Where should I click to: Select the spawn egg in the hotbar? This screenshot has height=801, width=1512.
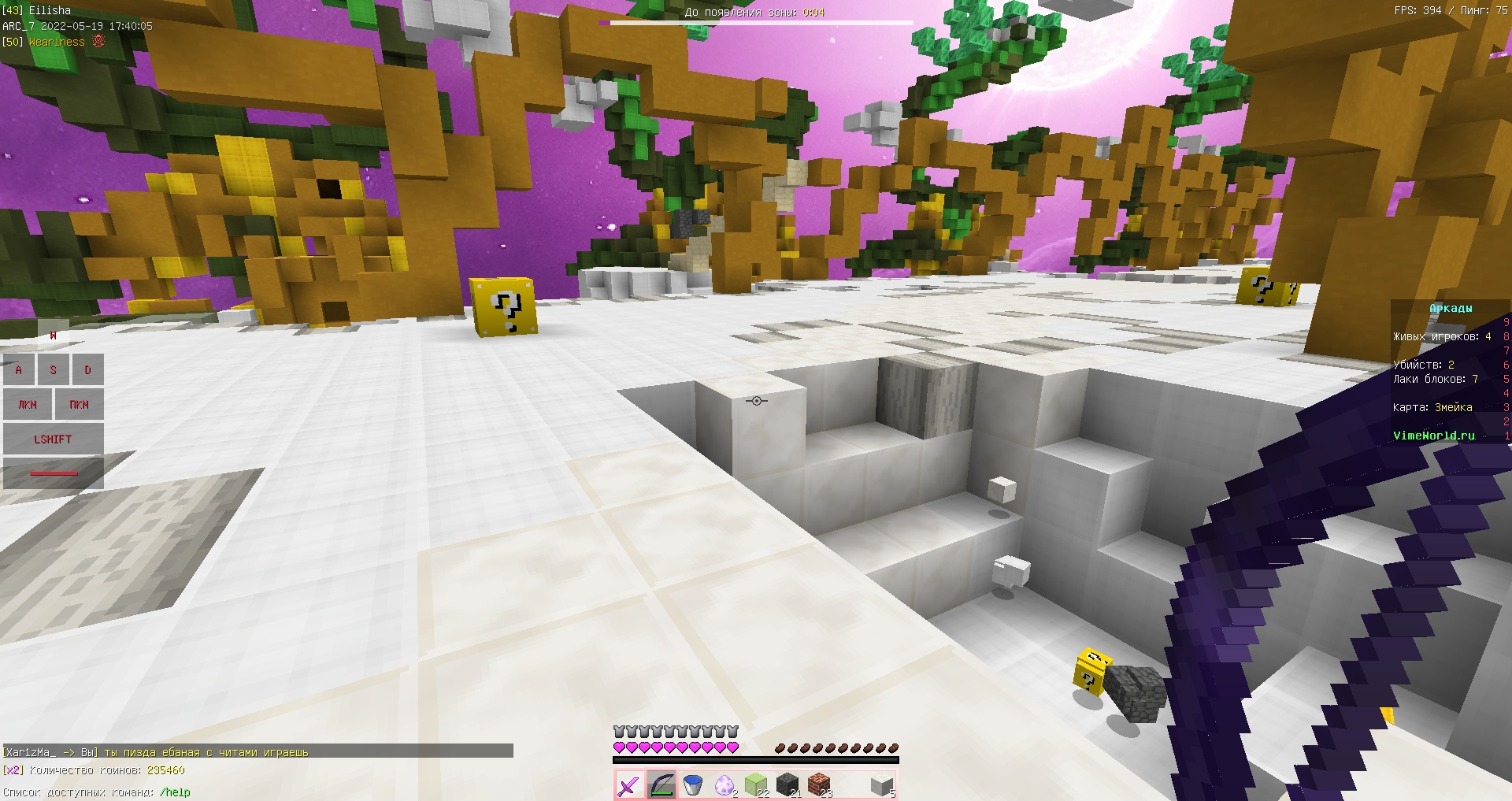point(726,786)
